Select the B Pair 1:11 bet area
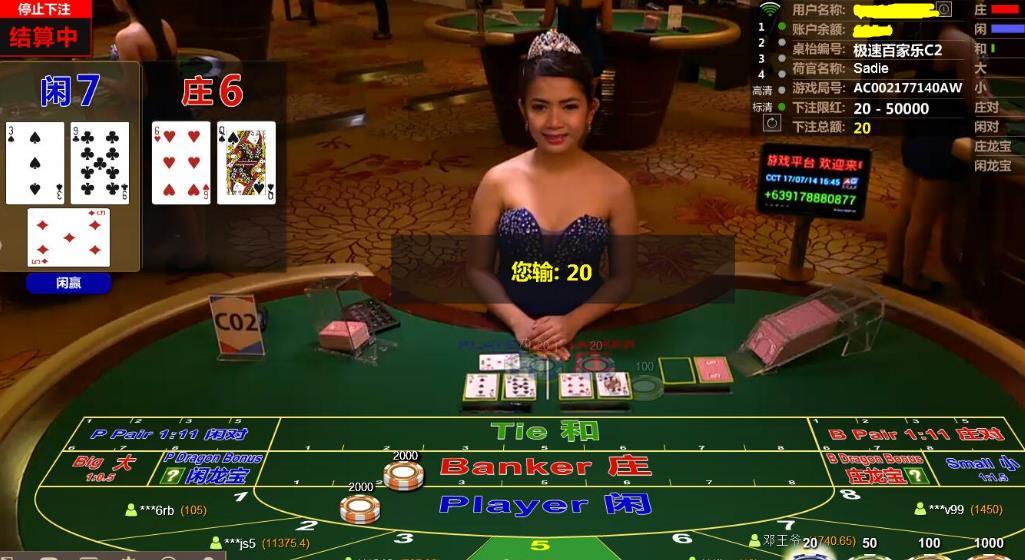 pyautogui.click(x=916, y=434)
